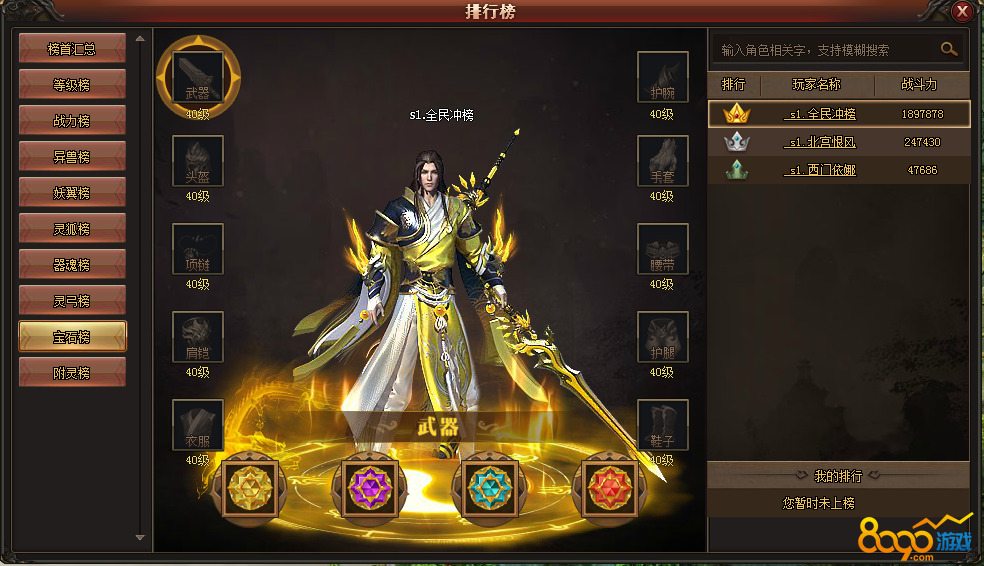This screenshot has height=566, width=984.
Task: Click the magnifying glass search button
Action: coord(948,48)
